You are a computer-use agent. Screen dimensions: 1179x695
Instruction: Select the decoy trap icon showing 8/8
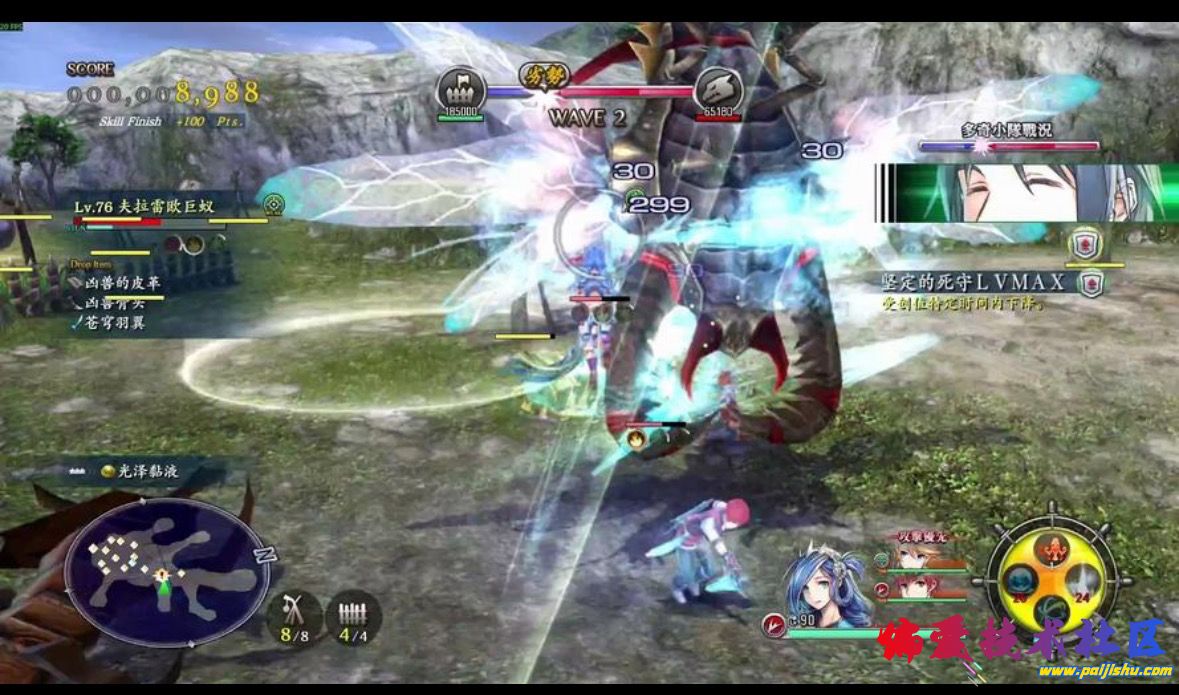293,615
